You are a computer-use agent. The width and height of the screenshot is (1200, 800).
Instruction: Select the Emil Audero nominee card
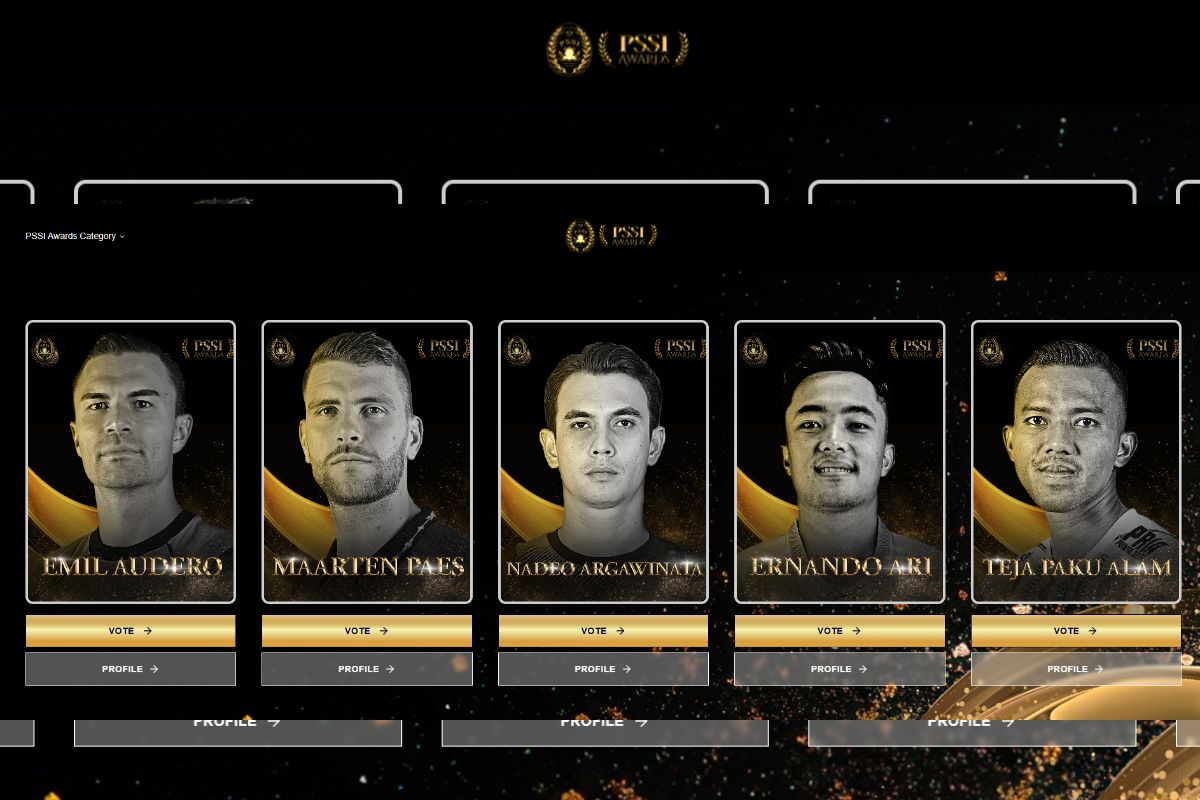130,461
